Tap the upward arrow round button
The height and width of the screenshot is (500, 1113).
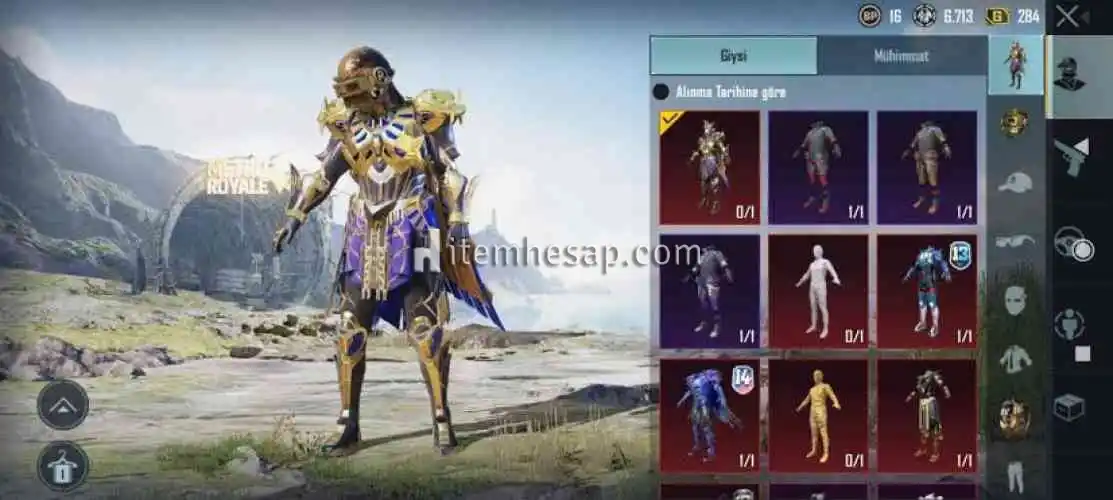[x=63, y=404]
